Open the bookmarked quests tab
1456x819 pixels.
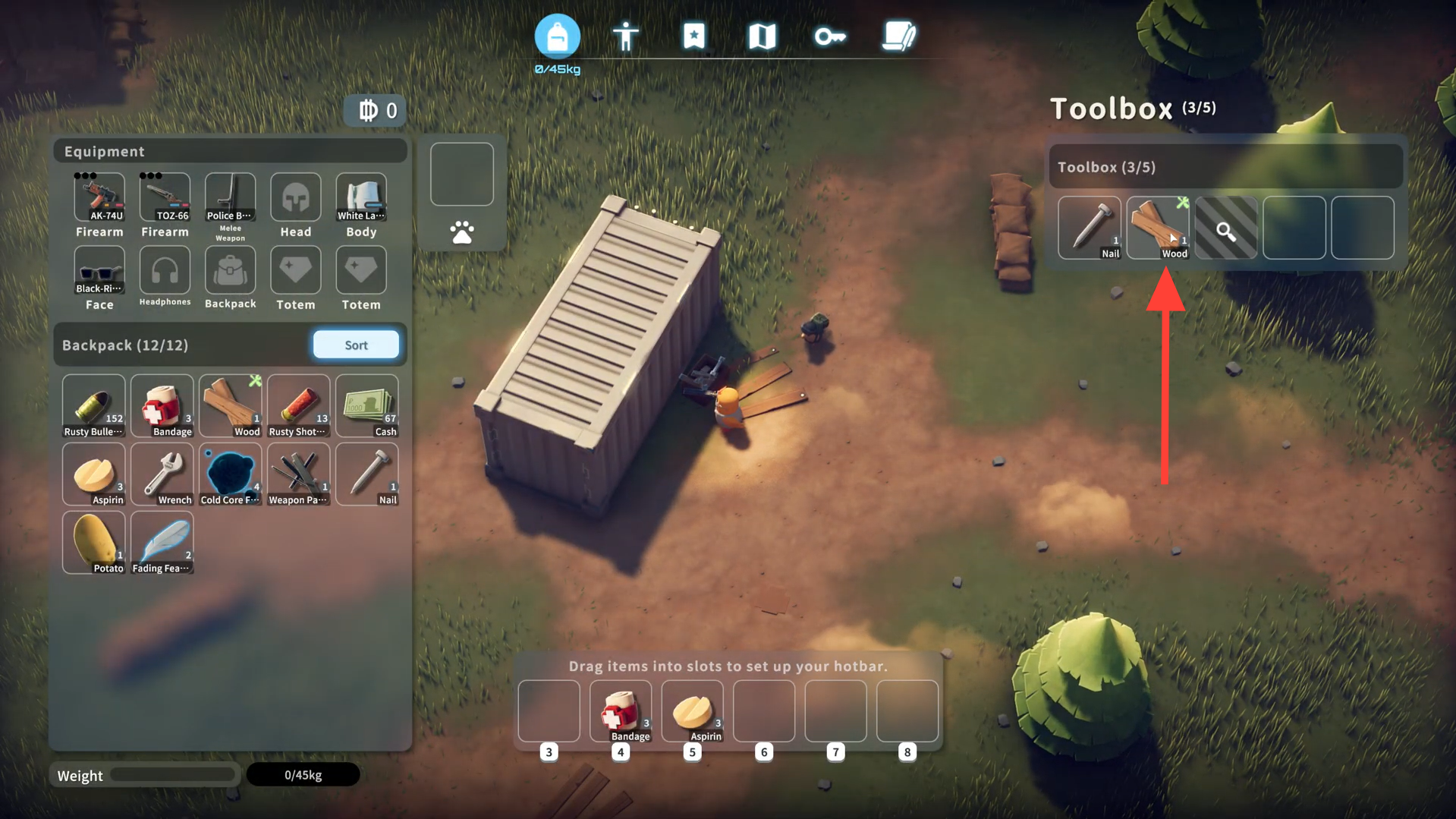pyautogui.click(x=693, y=36)
